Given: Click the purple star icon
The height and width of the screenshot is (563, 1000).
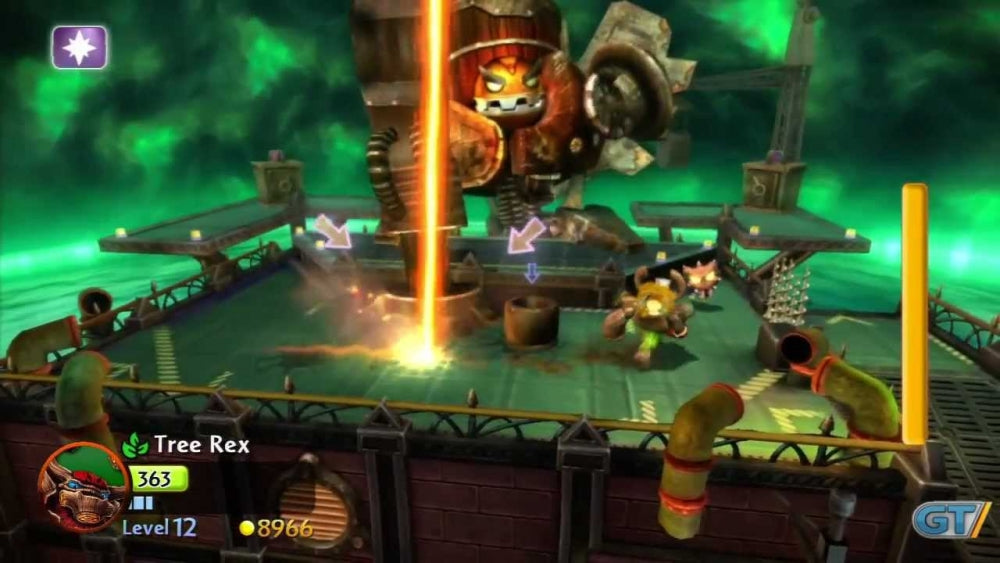Looking at the screenshot, I should 80,47.
